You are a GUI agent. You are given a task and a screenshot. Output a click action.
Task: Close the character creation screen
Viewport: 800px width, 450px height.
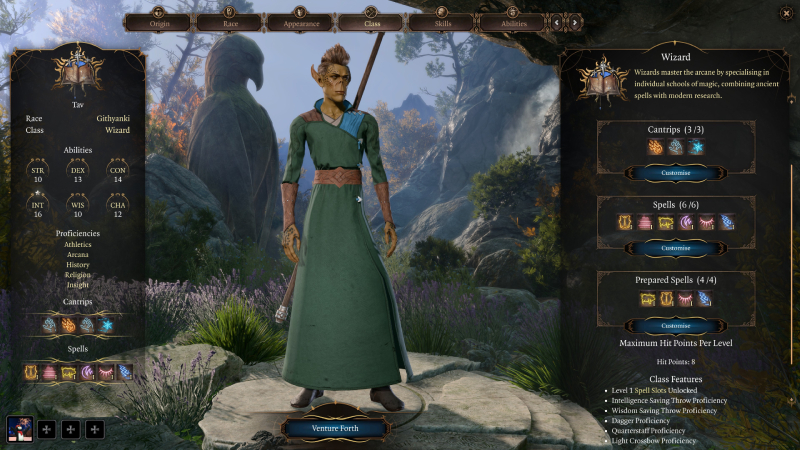coord(785,13)
